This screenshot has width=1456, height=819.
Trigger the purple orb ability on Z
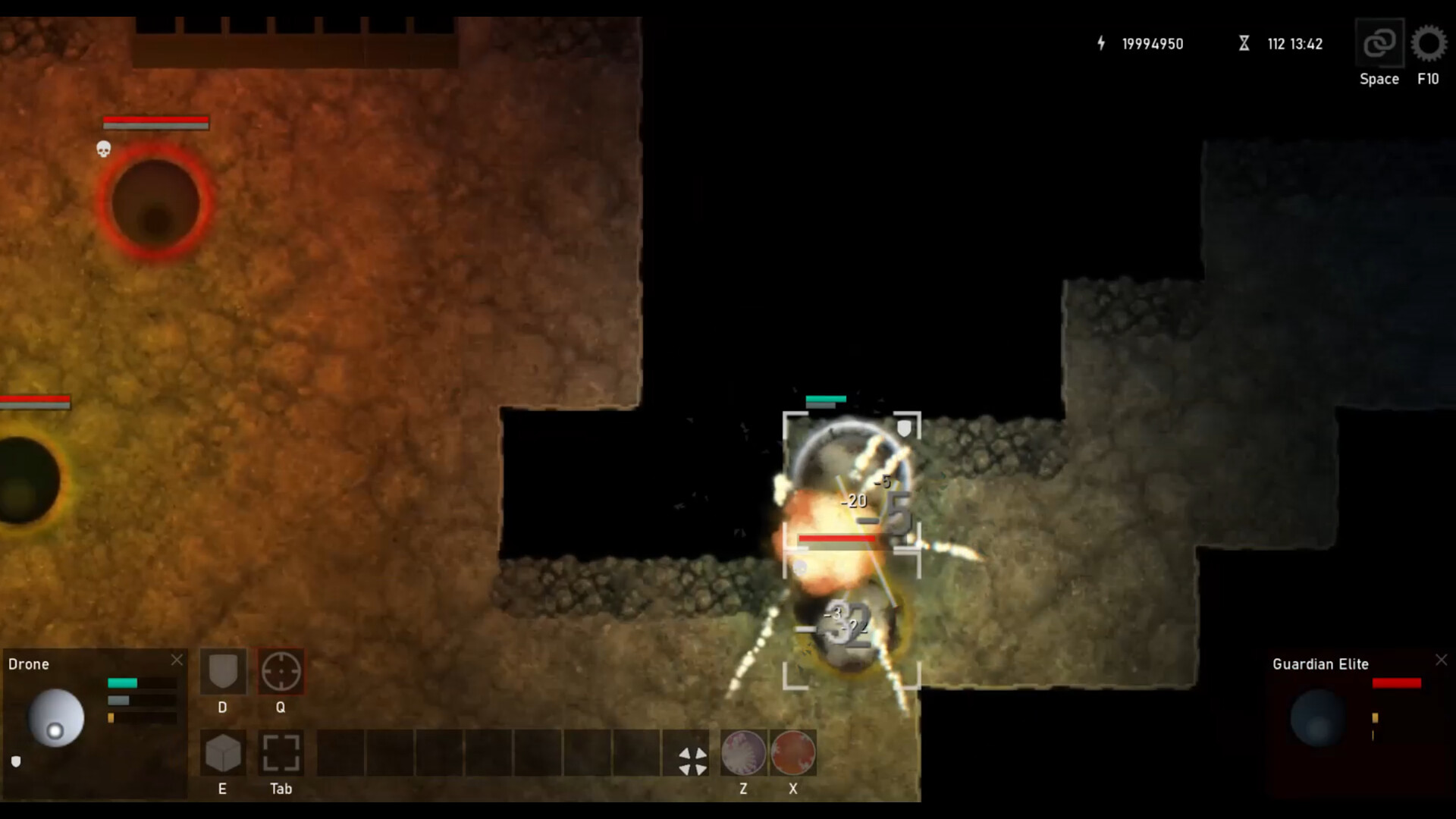click(x=742, y=753)
